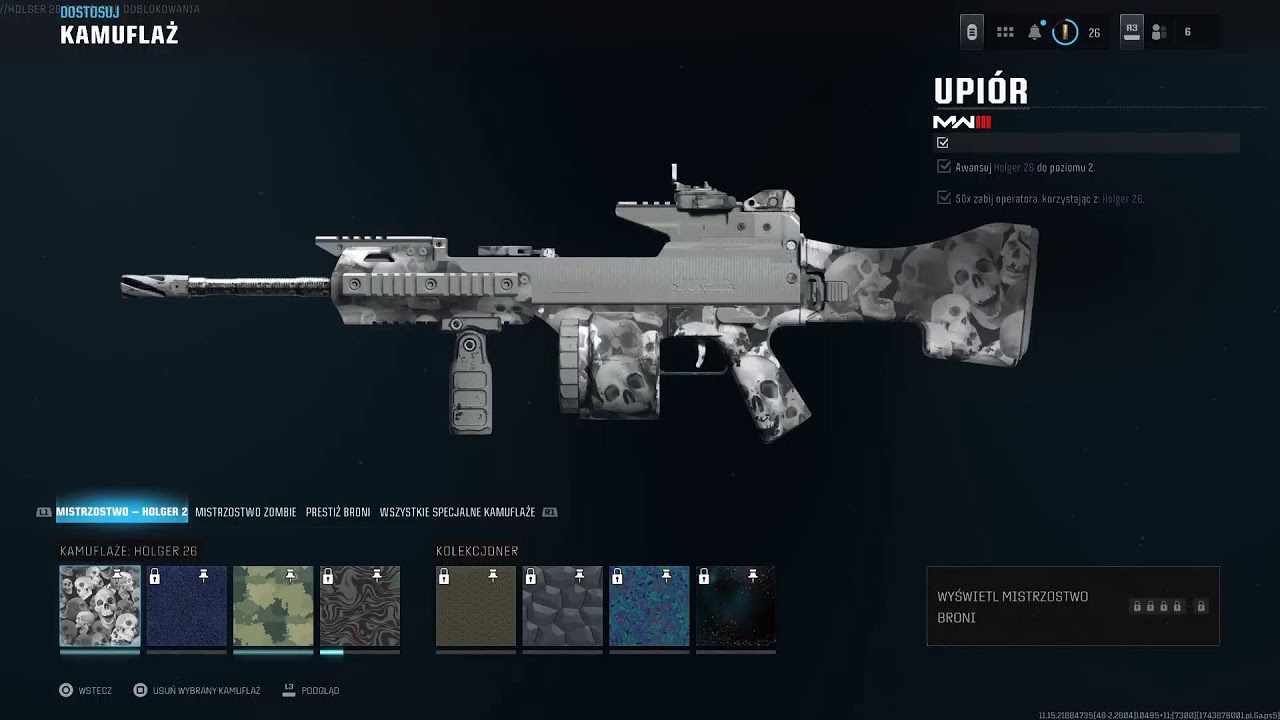This screenshot has height=720, width=1280.
Task: Open the Podgląd preview option
Action: (311, 690)
